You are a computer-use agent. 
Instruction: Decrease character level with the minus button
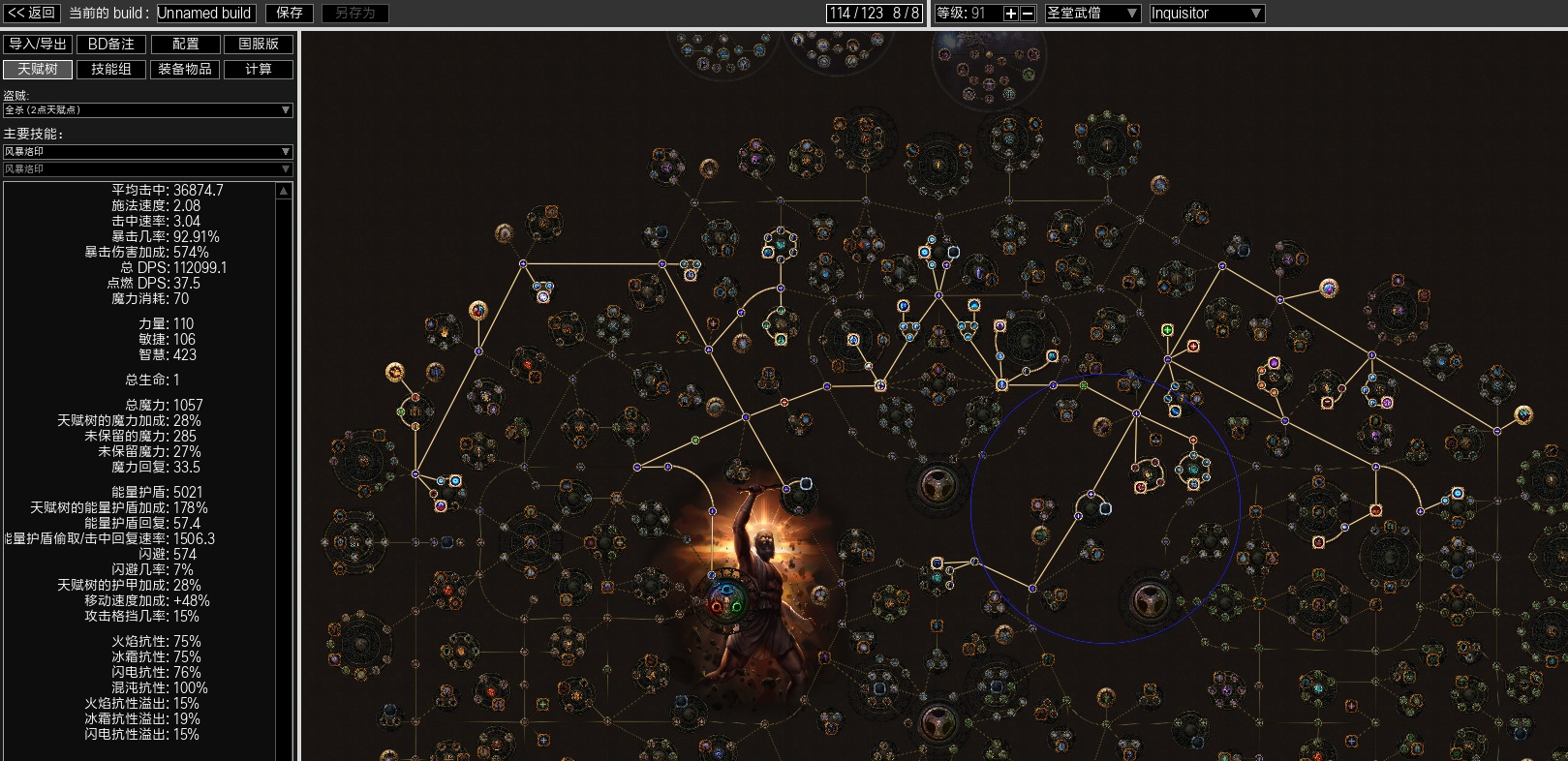[1028, 14]
